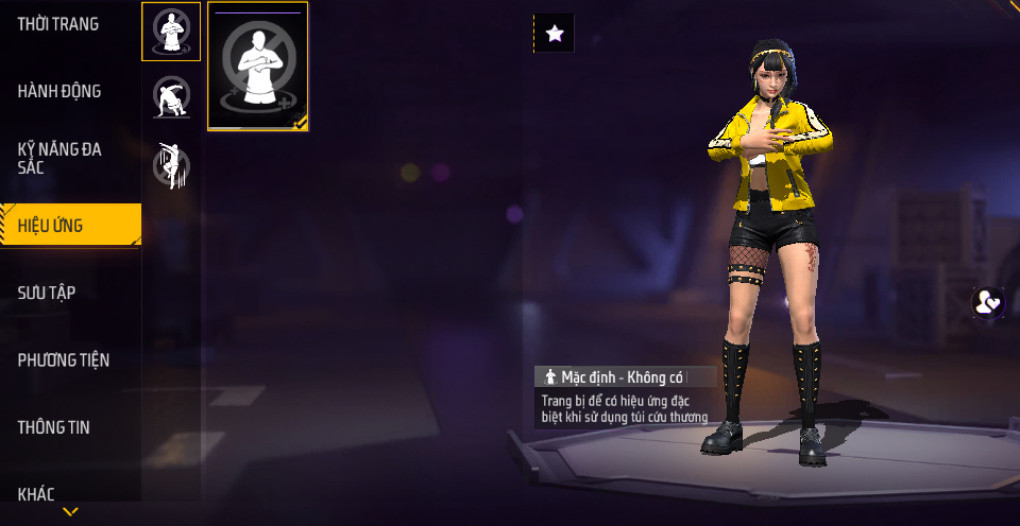Open the Thời Trang category

click(58, 24)
